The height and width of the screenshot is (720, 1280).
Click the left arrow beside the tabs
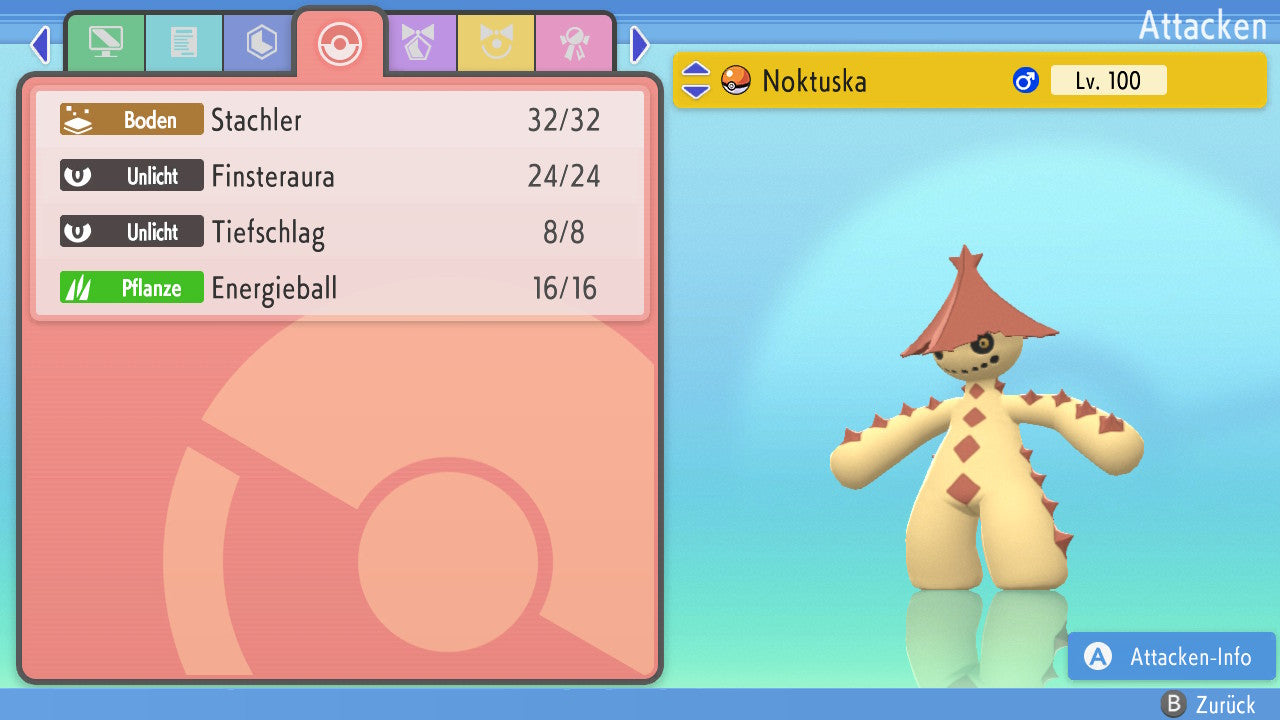click(x=40, y=44)
